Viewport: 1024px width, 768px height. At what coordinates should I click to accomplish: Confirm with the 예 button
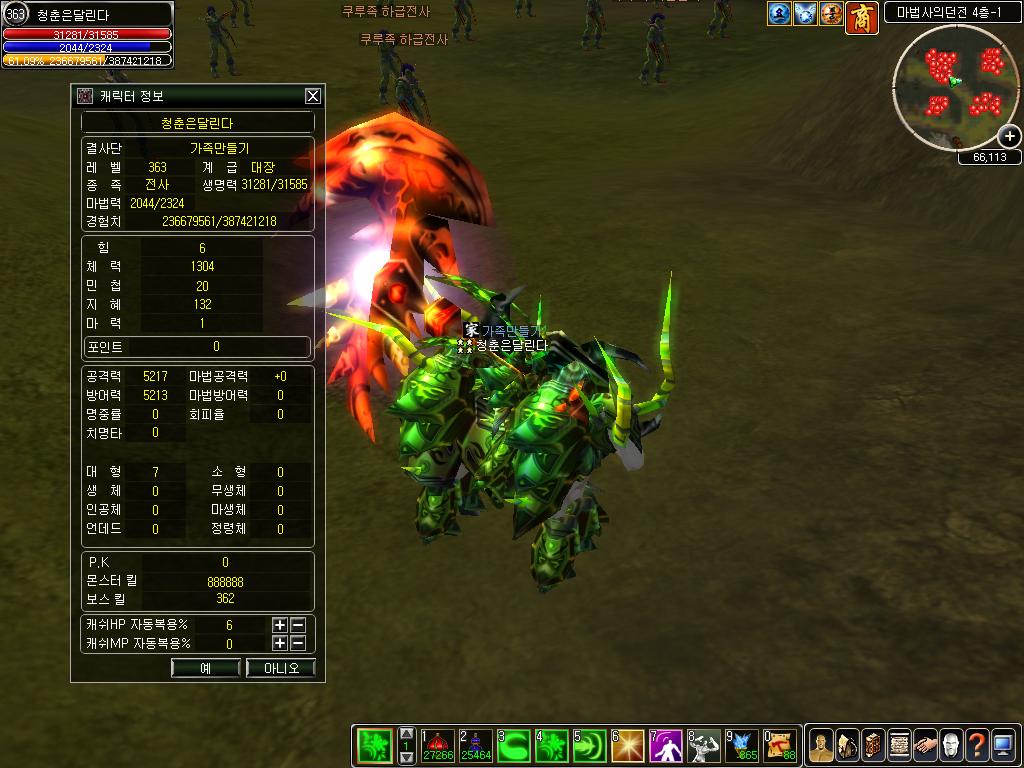click(x=205, y=668)
